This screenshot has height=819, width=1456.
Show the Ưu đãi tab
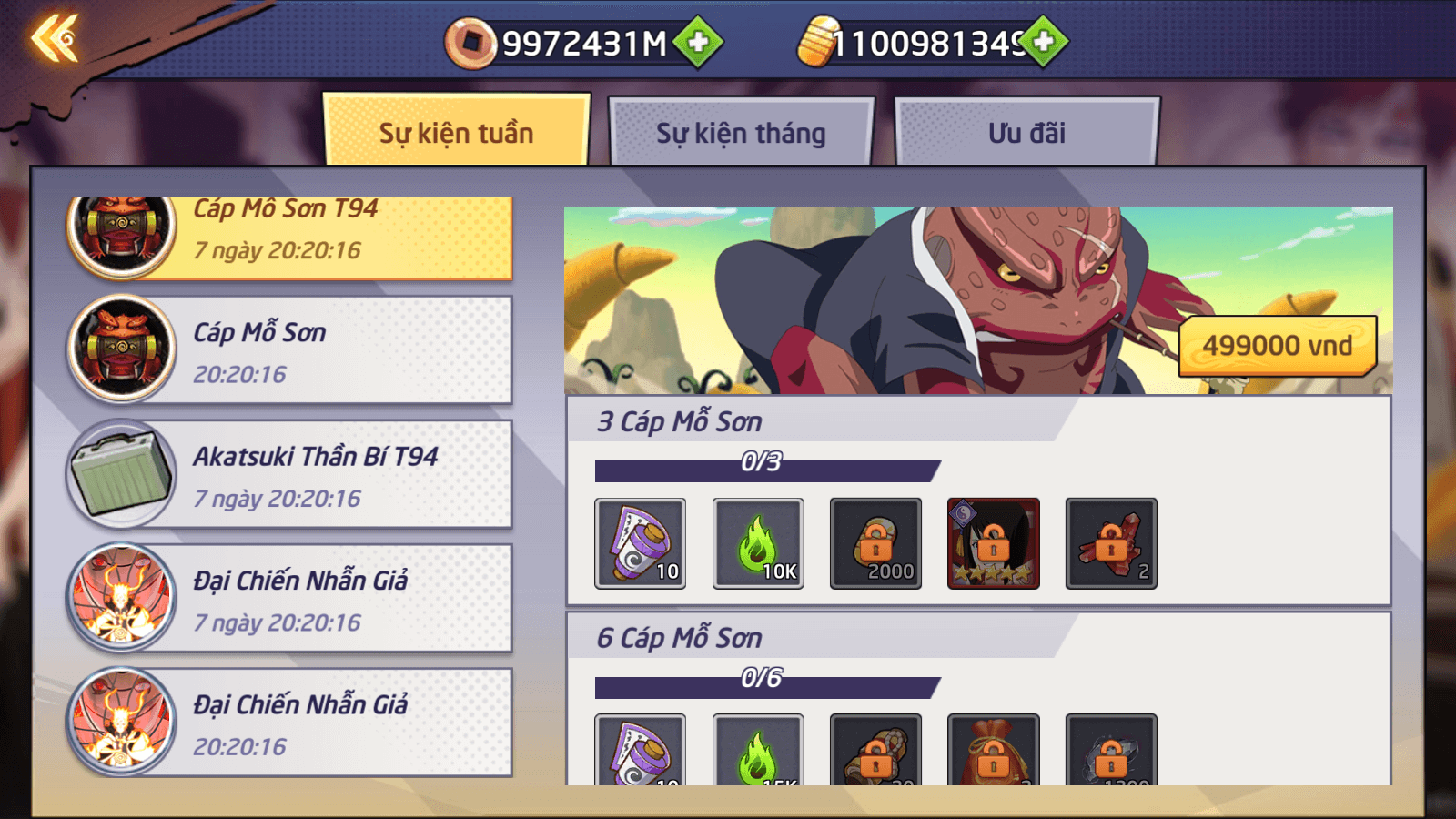click(1026, 133)
